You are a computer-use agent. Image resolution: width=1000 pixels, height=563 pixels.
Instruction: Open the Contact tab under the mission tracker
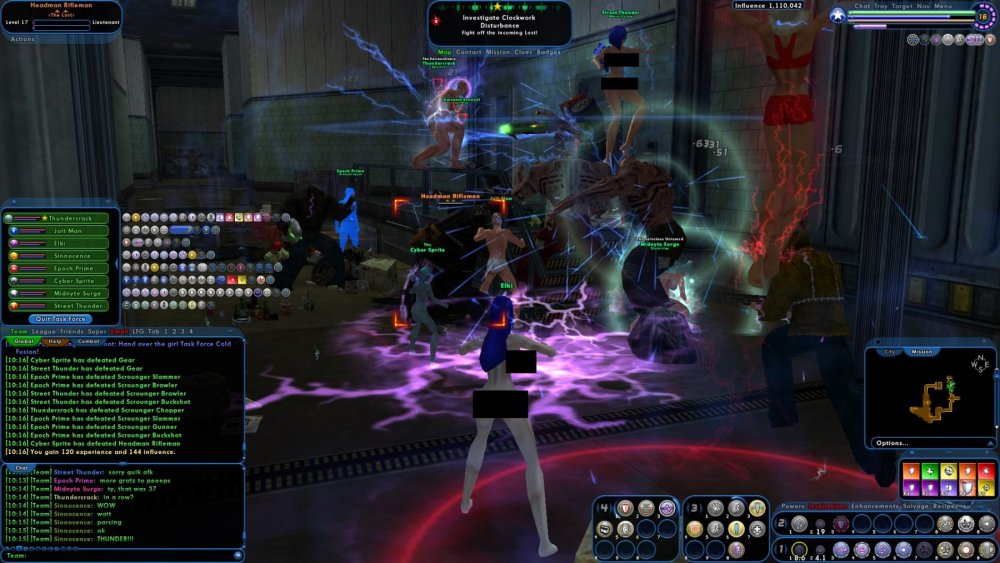pos(468,52)
